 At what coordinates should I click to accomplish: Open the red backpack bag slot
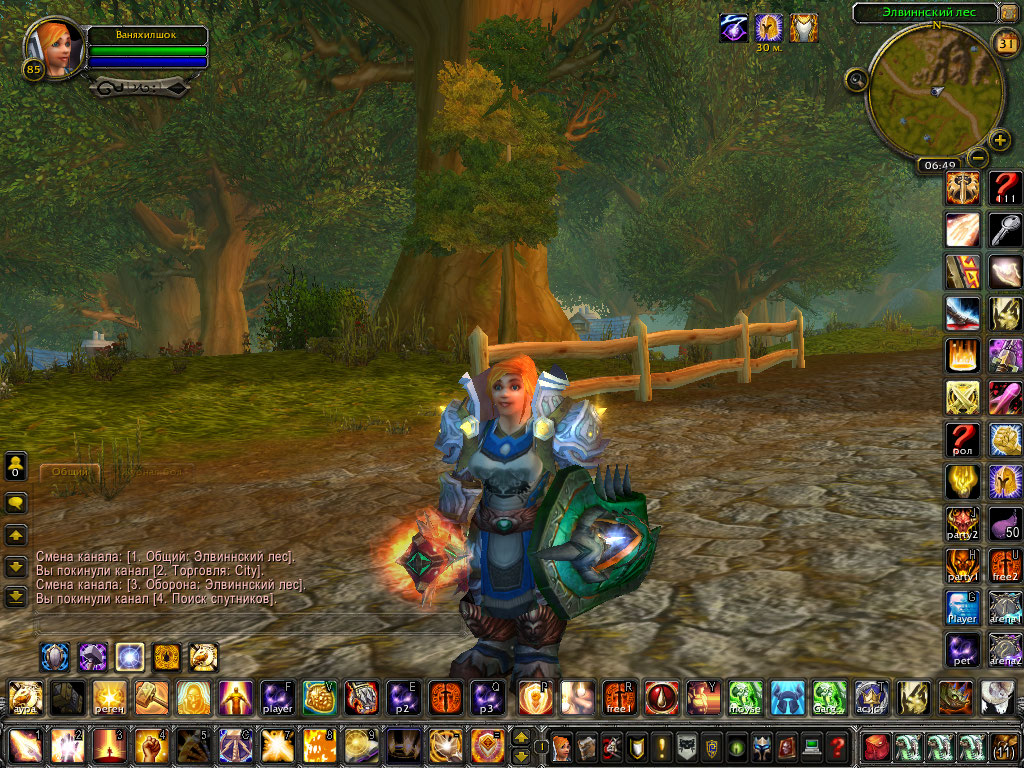[x=877, y=746]
